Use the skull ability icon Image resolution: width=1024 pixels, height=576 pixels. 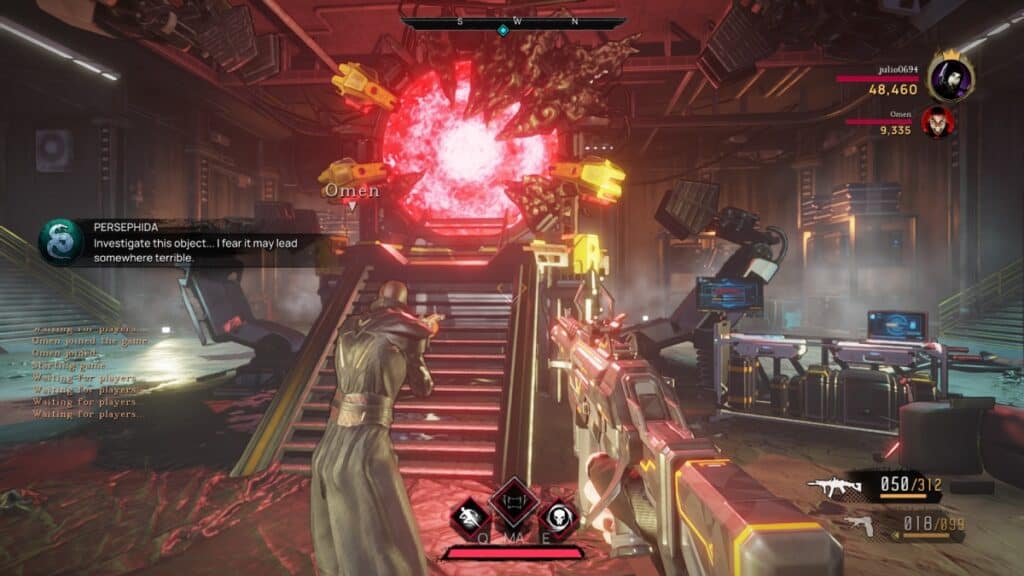pyautogui.click(x=557, y=516)
